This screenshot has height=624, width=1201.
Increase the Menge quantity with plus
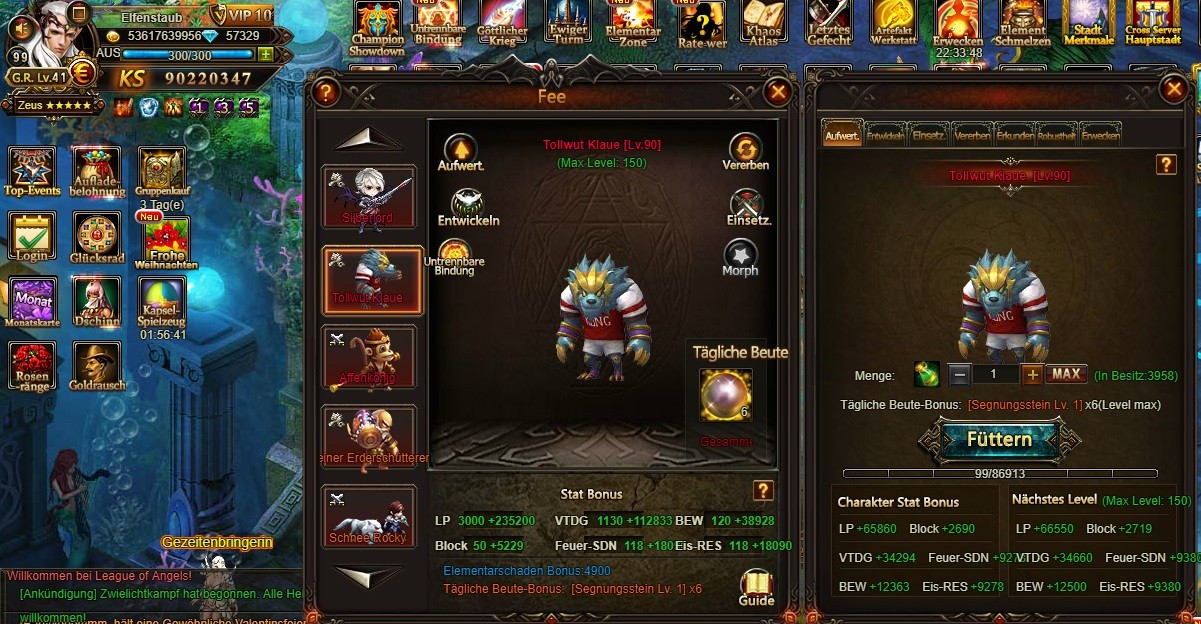click(1032, 375)
